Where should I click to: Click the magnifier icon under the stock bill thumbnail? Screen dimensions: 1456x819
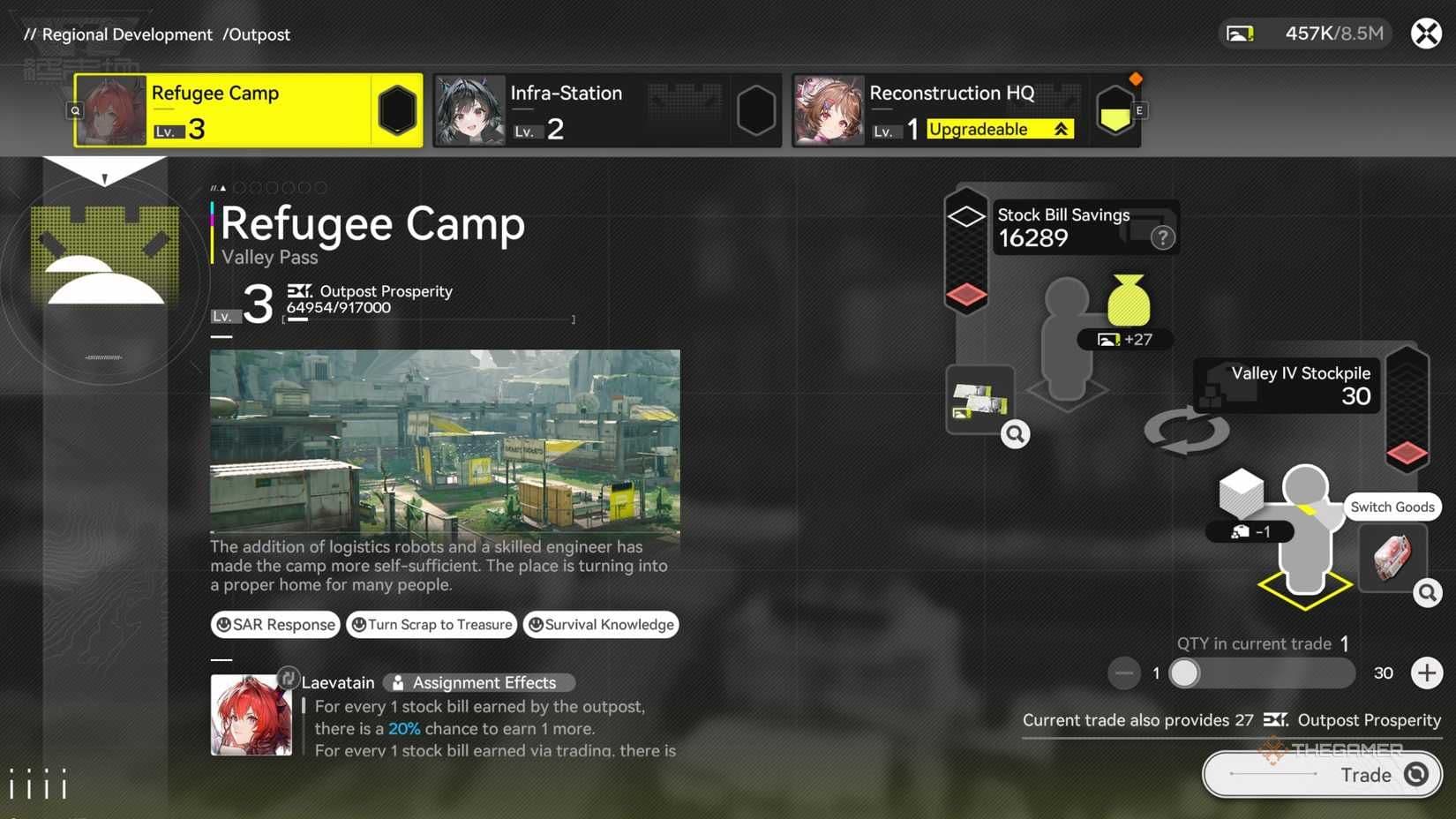[1017, 434]
